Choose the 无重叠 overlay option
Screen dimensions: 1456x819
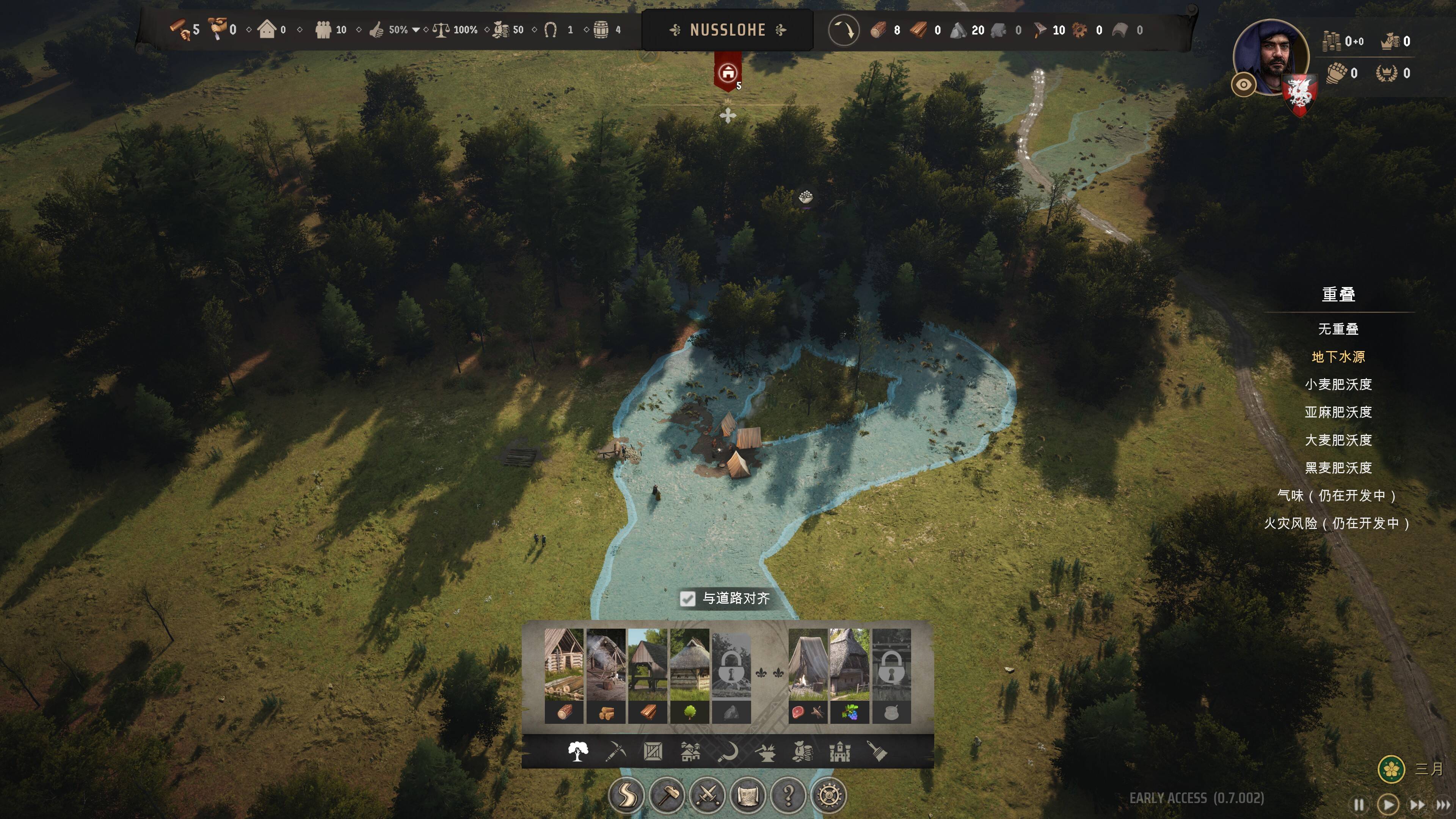click(1338, 329)
